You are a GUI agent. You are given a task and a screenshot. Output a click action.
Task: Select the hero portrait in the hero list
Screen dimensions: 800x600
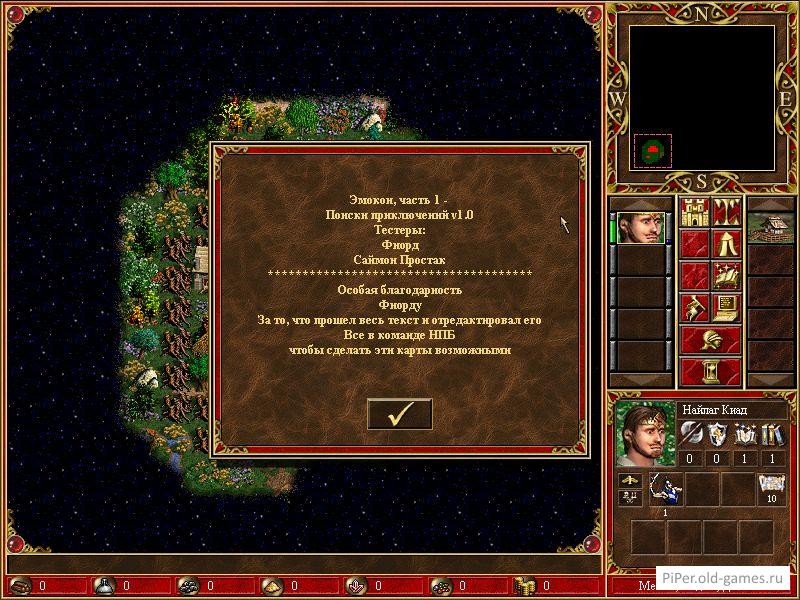[640, 227]
